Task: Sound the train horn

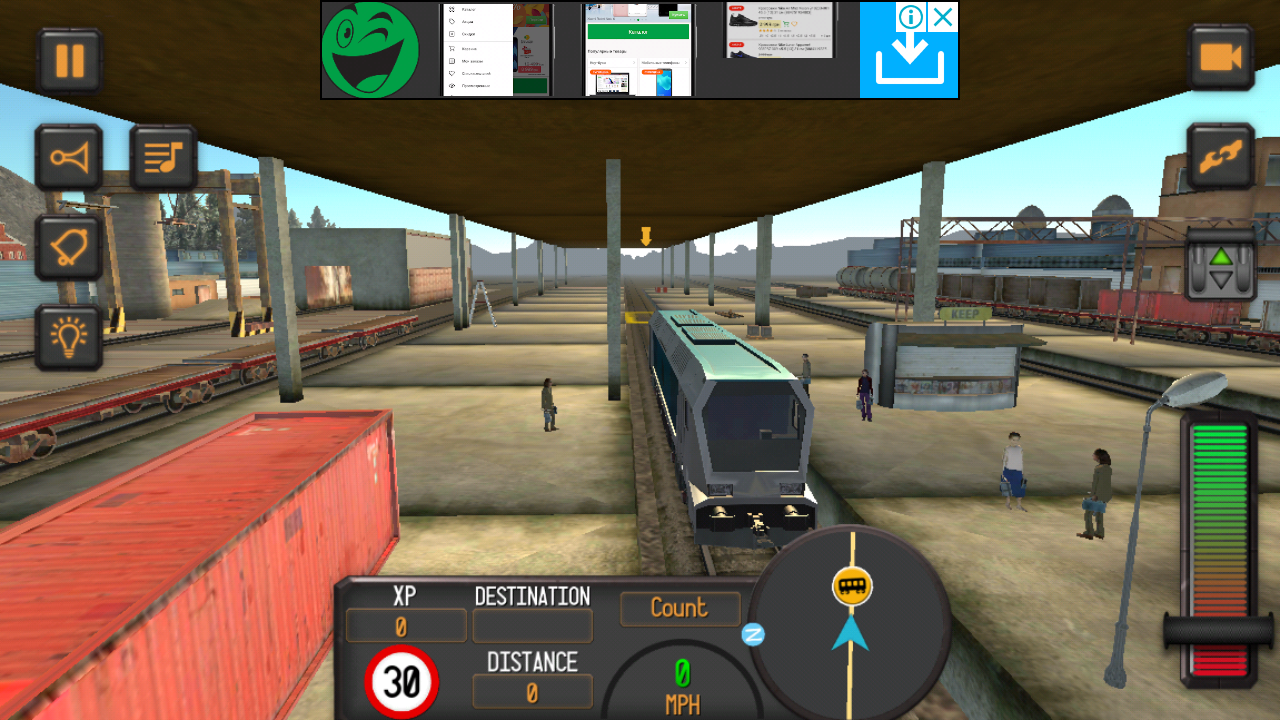Action: pyautogui.click(x=69, y=158)
